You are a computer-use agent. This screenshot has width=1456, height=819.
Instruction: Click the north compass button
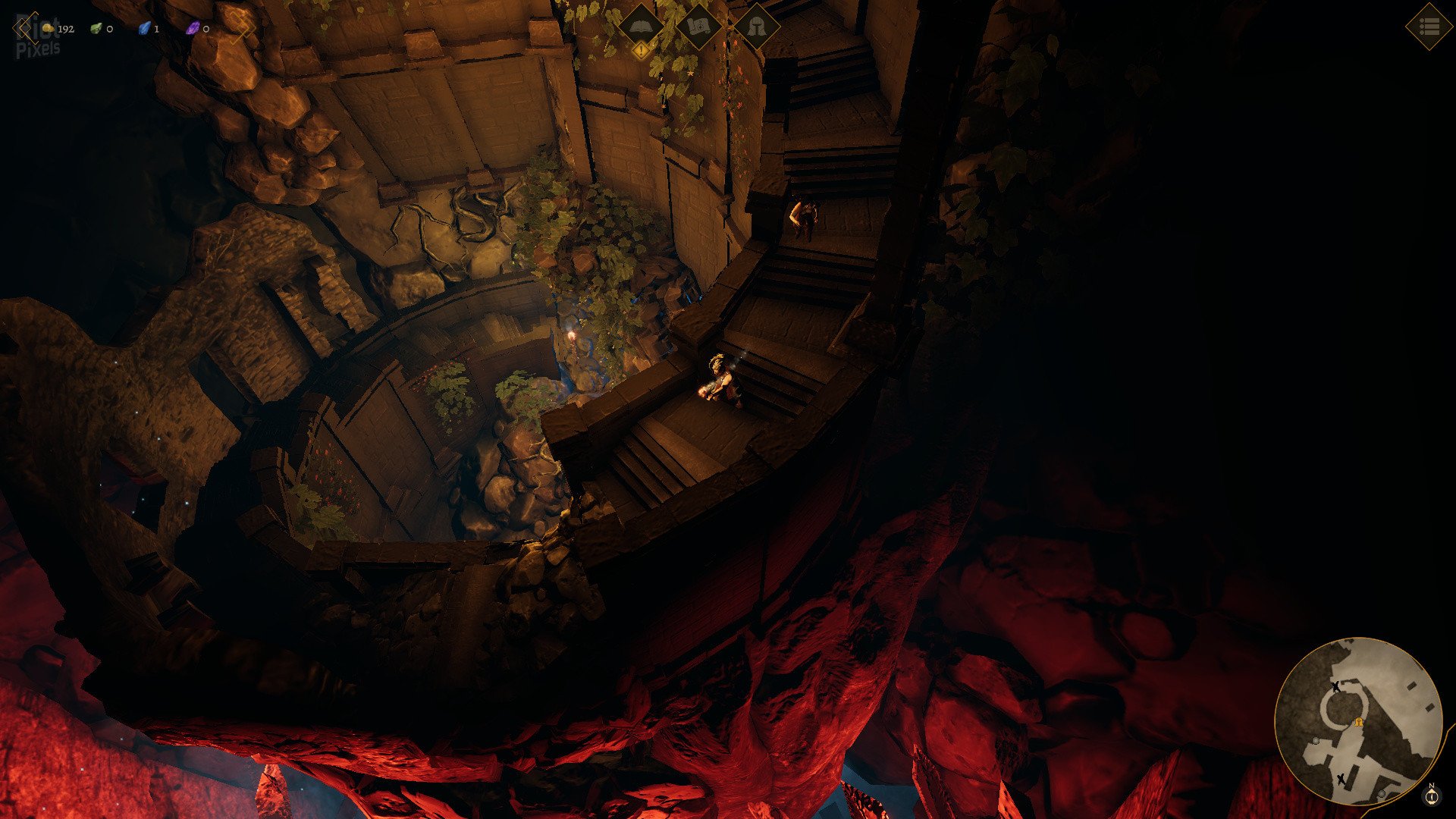(x=1432, y=796)
